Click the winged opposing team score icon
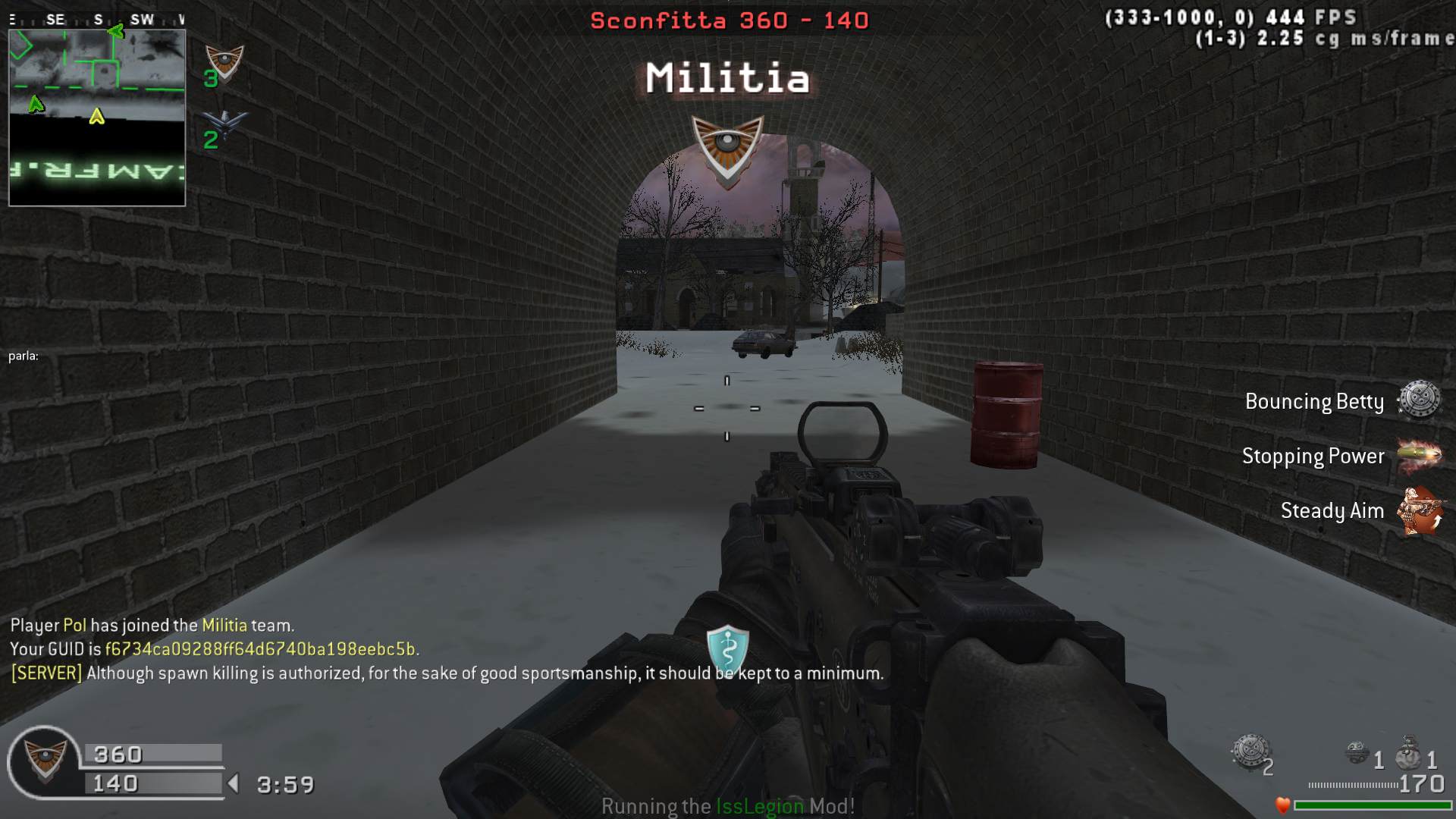 click(x=224, y=124)
